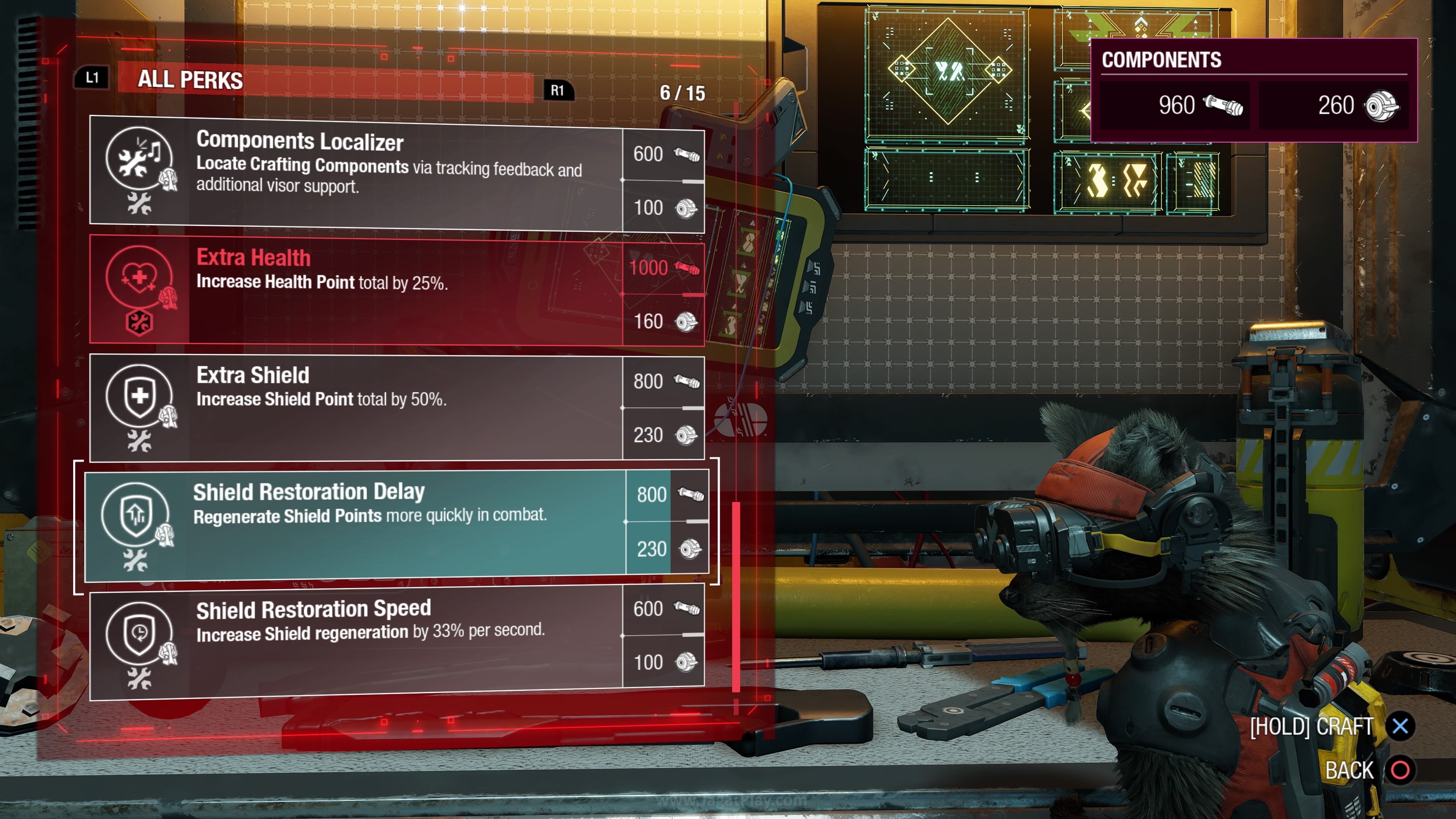Go back using the Back label
Viewport: 1456px width, 819px height.
pyautogui.click(x=1349, y=770)
